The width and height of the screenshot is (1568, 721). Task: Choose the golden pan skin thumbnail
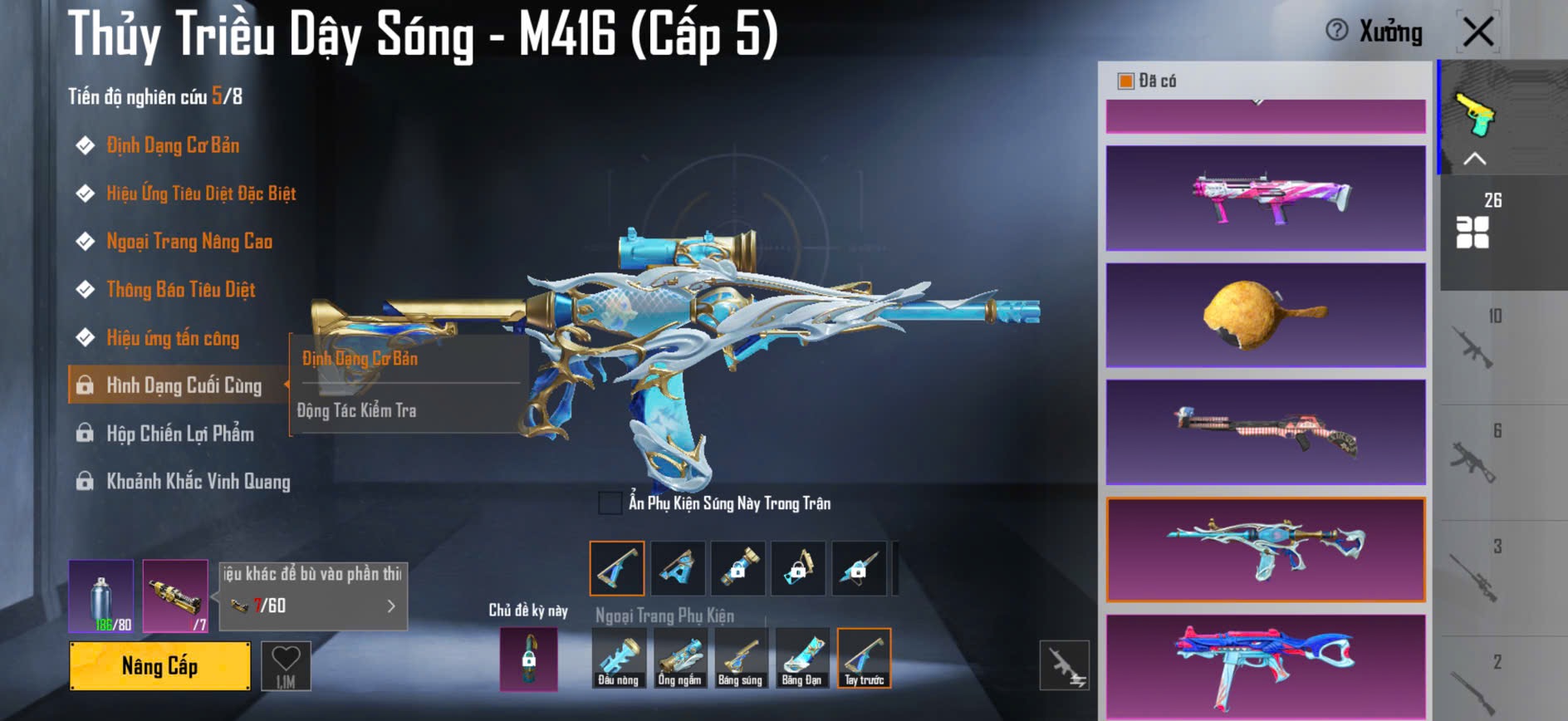point(1266,315)
